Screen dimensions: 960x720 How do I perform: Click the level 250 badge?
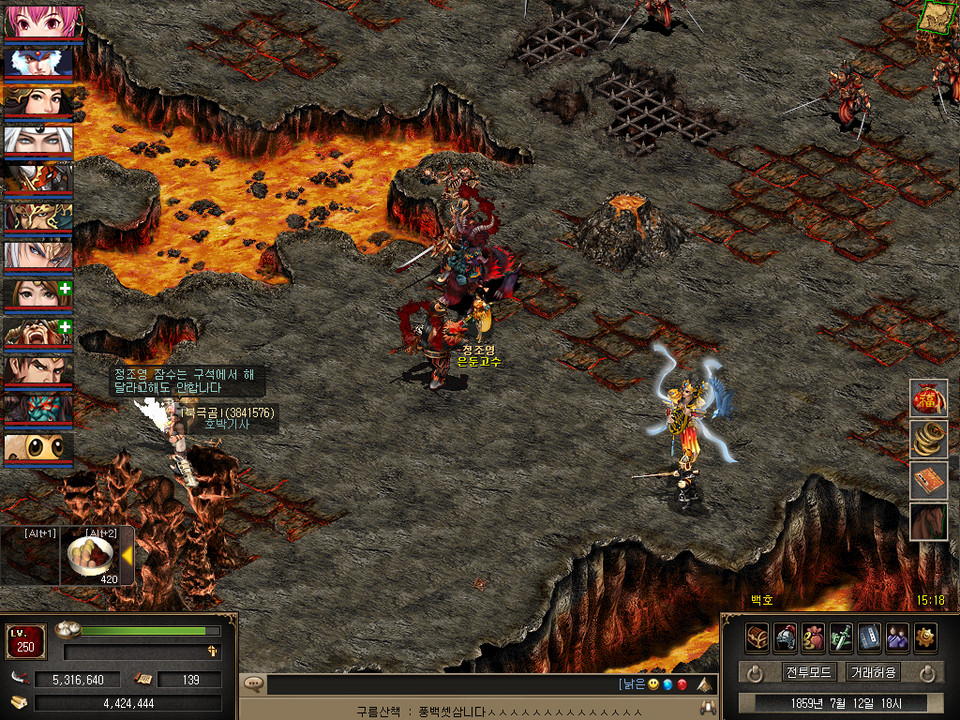tap(26, 641)
